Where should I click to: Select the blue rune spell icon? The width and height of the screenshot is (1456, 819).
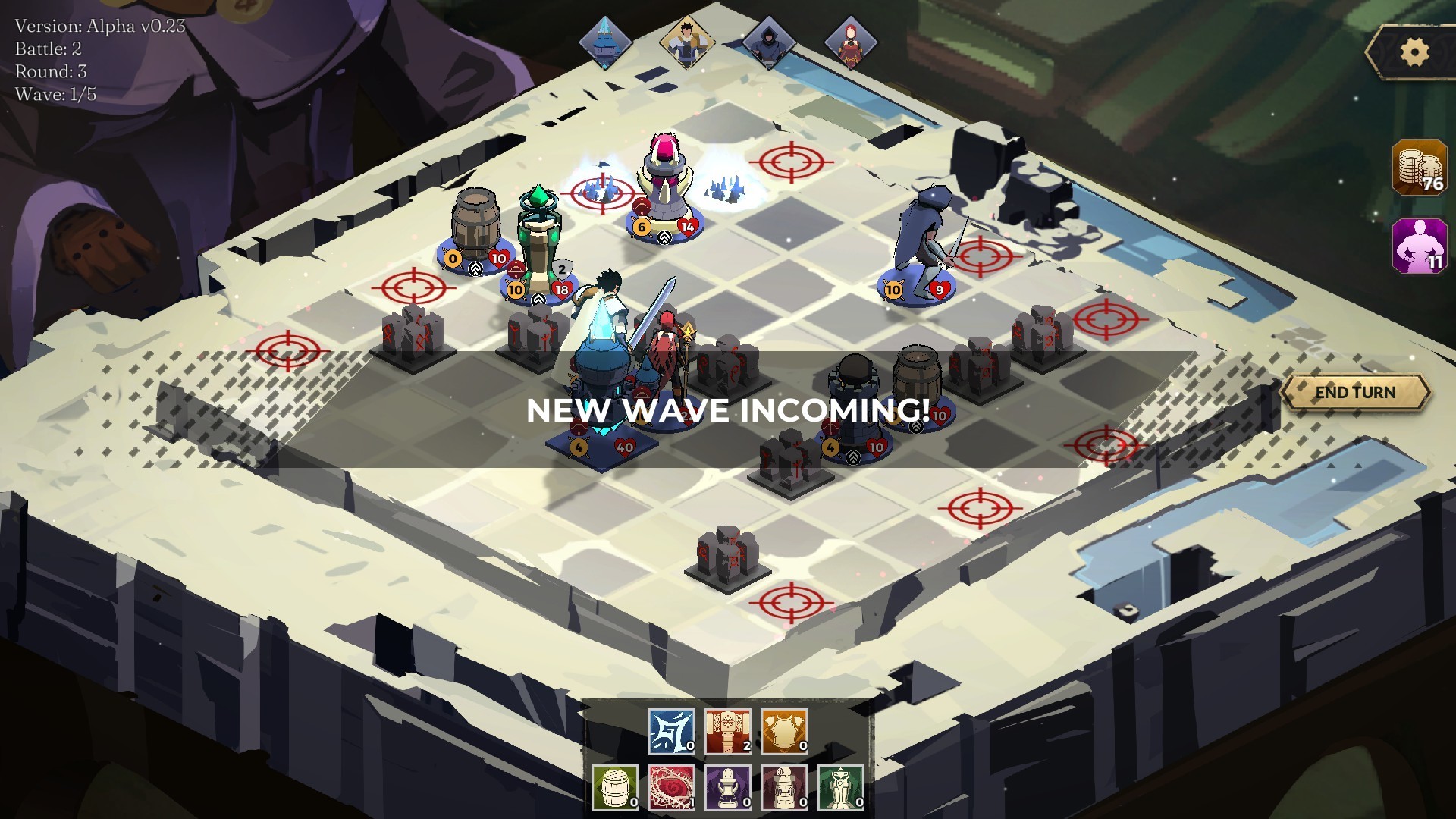[672, 730]
